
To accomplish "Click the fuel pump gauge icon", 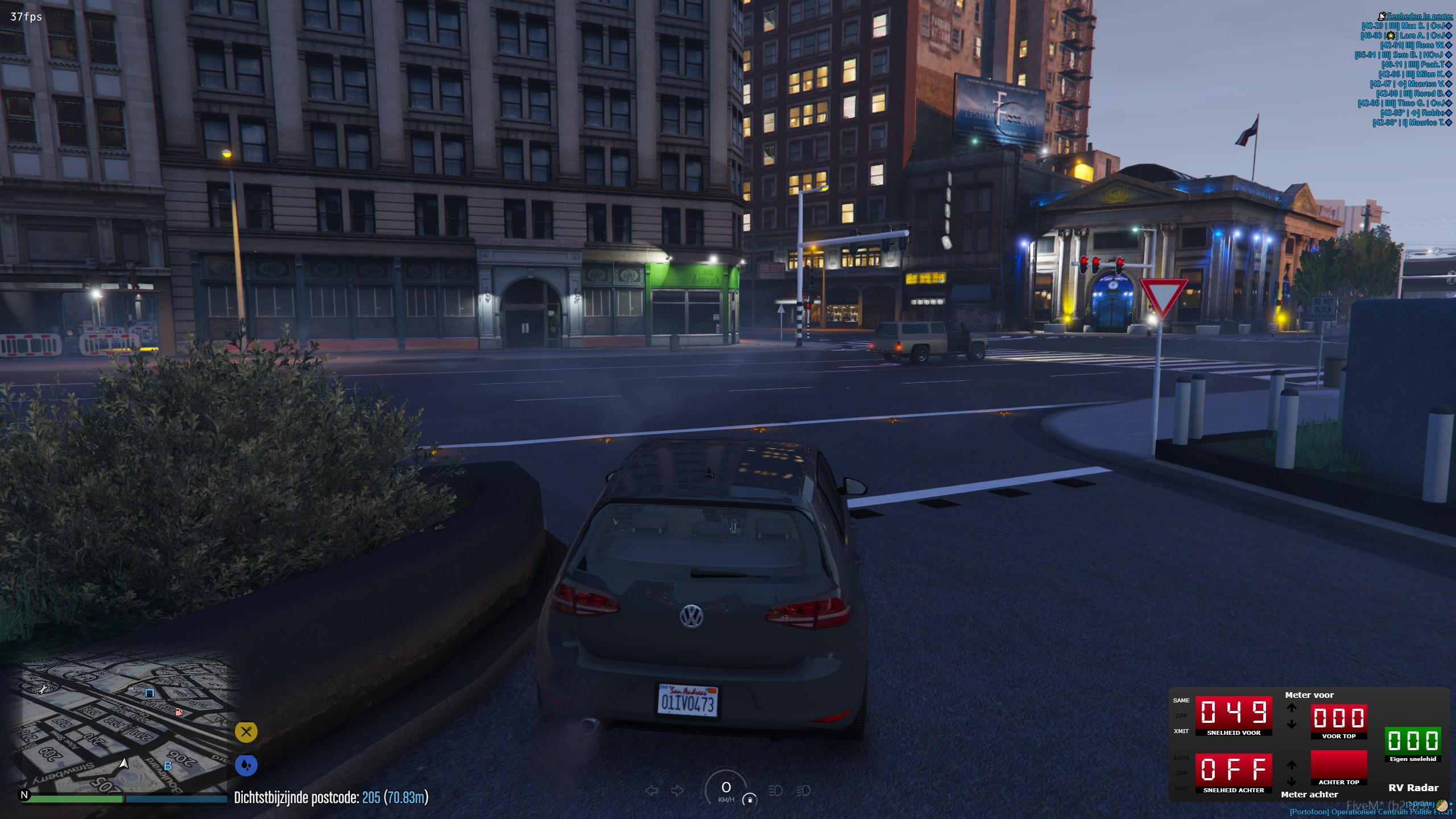I will pyautogui.click(x=750, y=800).
